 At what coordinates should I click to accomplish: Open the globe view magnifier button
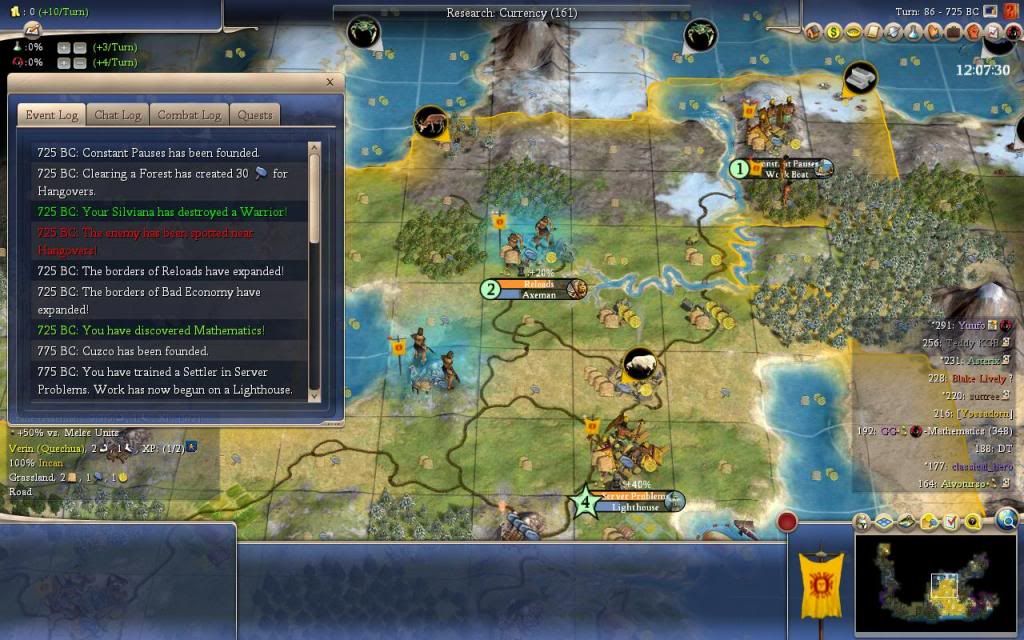(1007, 519)
